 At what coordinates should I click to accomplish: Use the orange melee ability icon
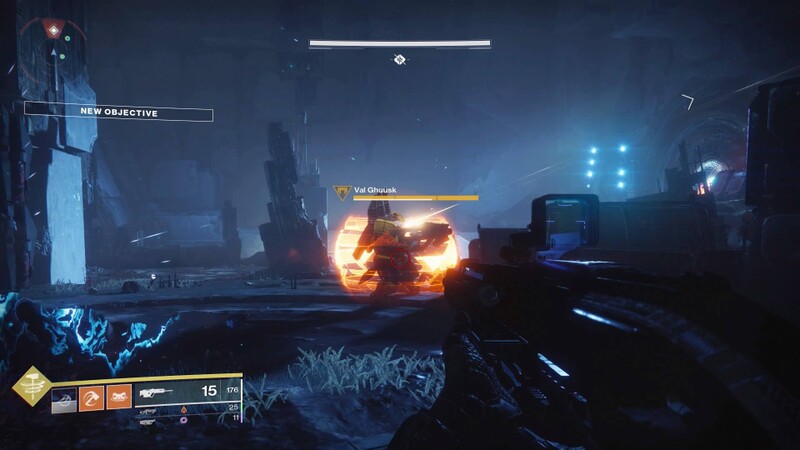[91, 397]
